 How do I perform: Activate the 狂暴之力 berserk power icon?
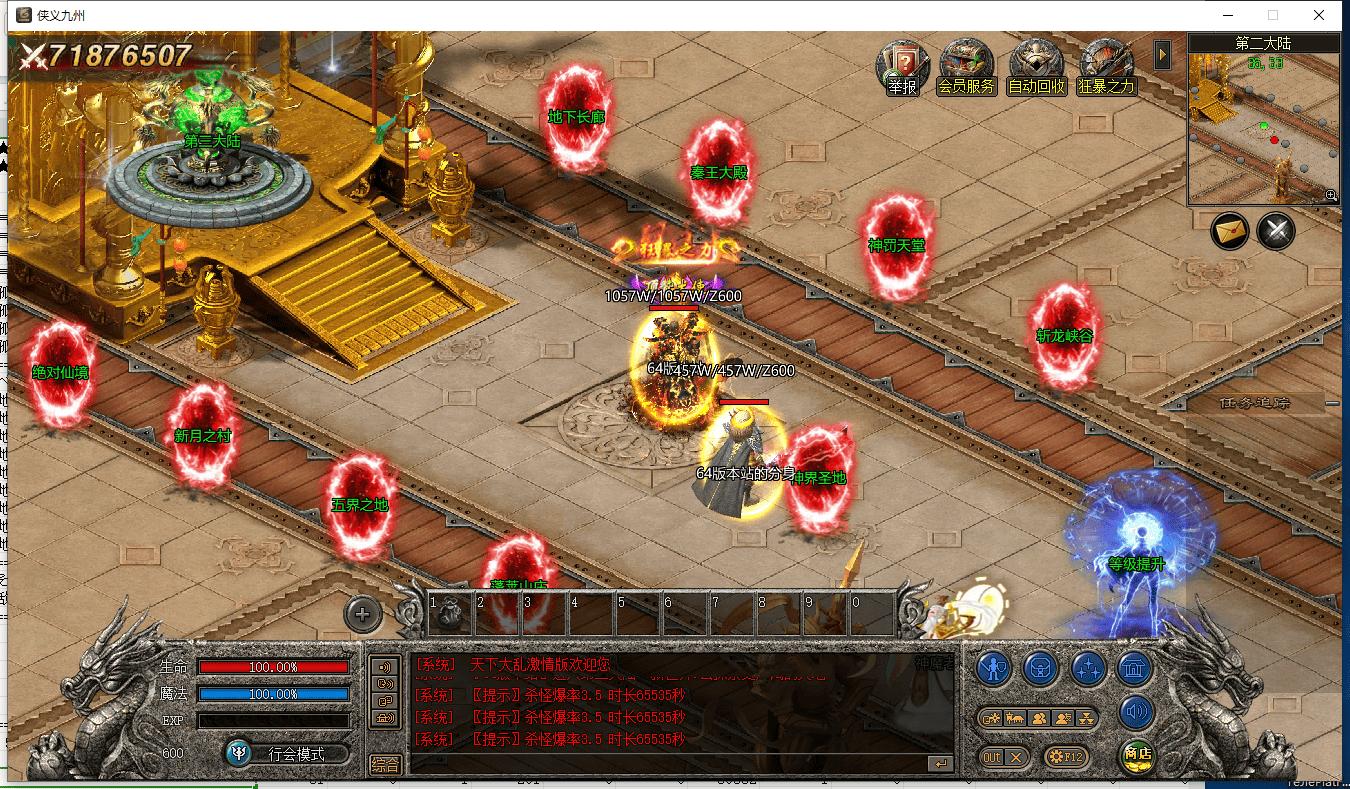point(1106,68)
